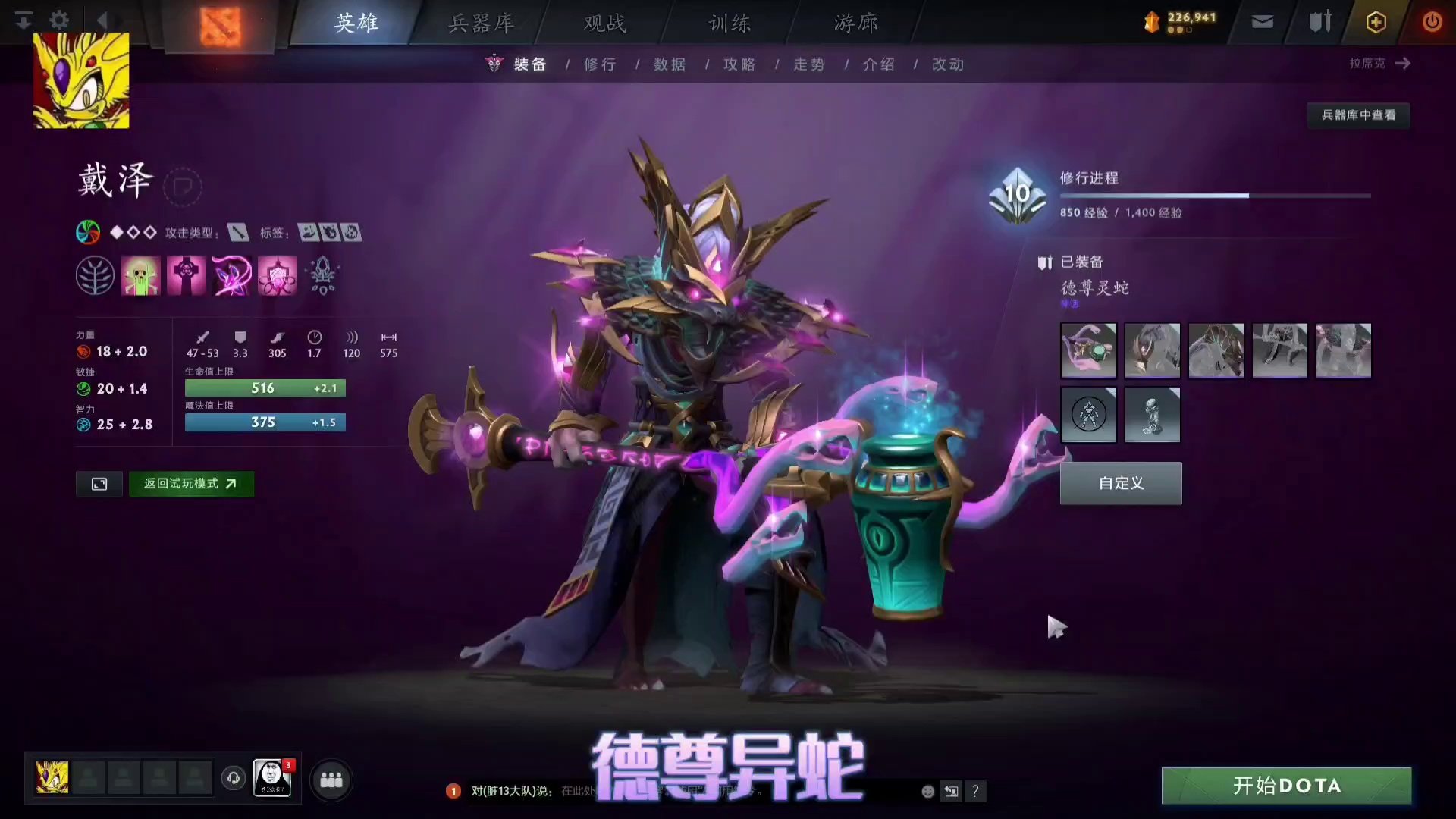Switch to the 兵器库 tab
1456x819 pixels.
(480, 23)
